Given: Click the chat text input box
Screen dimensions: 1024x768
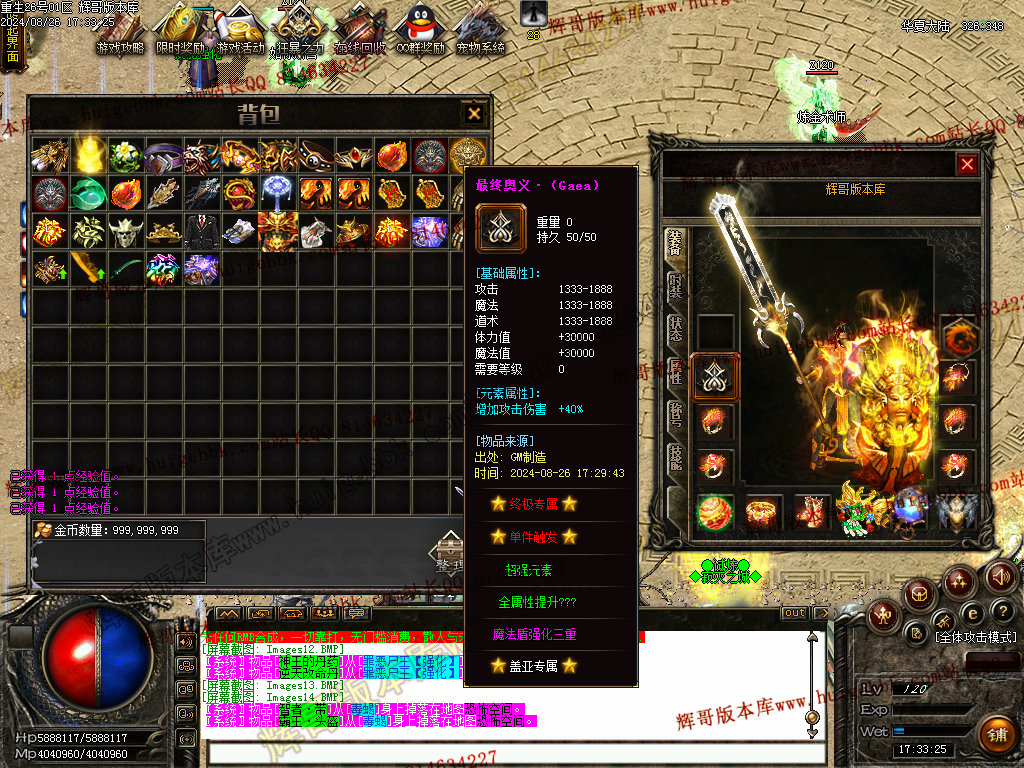Looking at the screenshot, I should tap(500, 753).
